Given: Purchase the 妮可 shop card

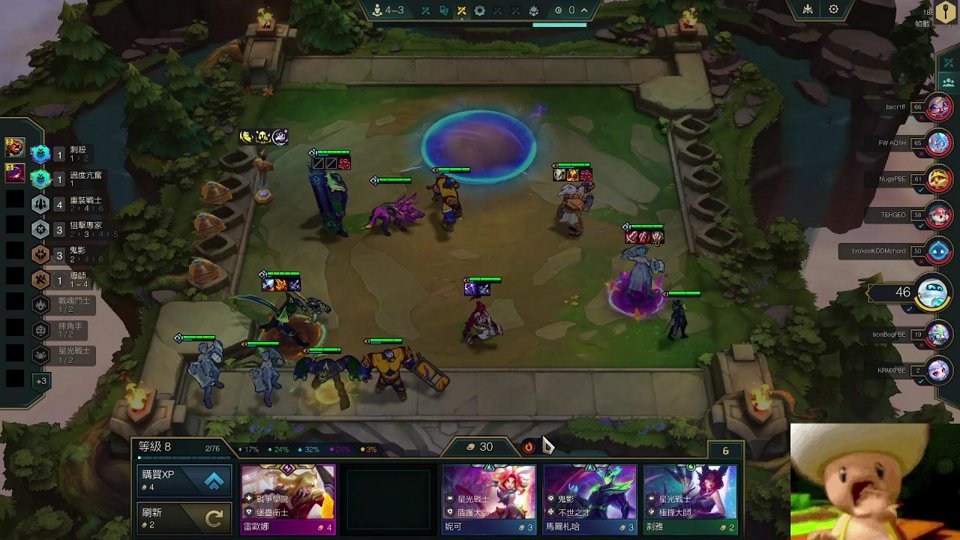Looking at the screenshot, I should (489, 498).
